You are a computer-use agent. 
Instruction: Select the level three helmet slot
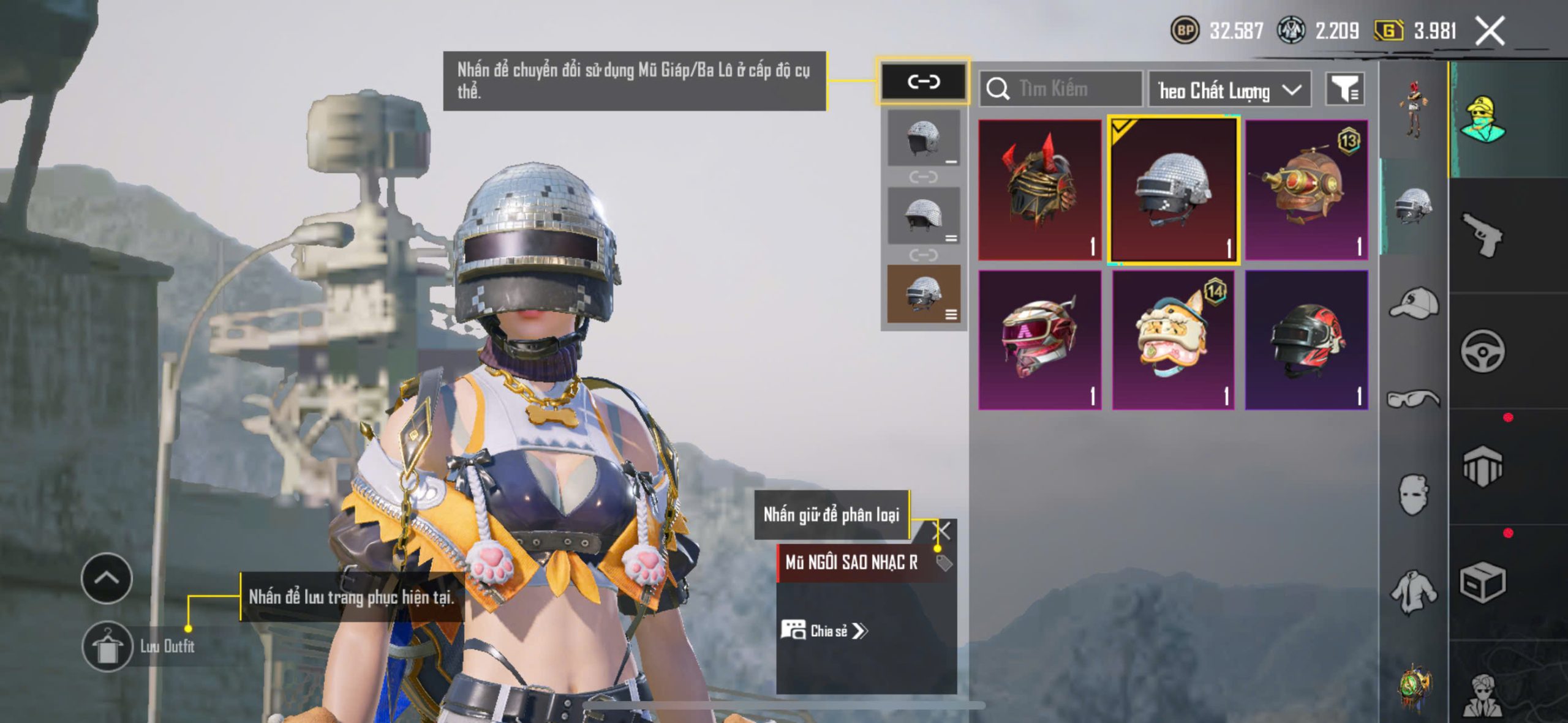[x=924, y=294]
